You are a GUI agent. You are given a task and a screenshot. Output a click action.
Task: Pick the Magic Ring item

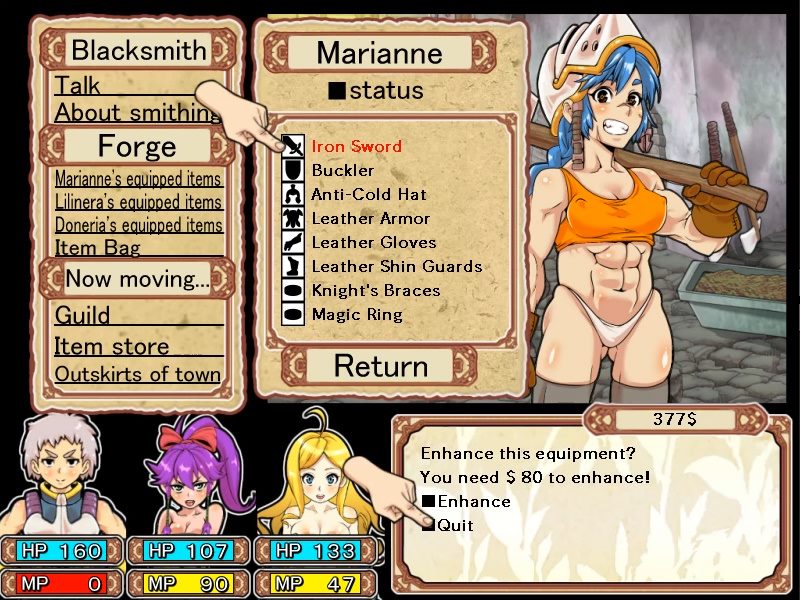[356, 314]
